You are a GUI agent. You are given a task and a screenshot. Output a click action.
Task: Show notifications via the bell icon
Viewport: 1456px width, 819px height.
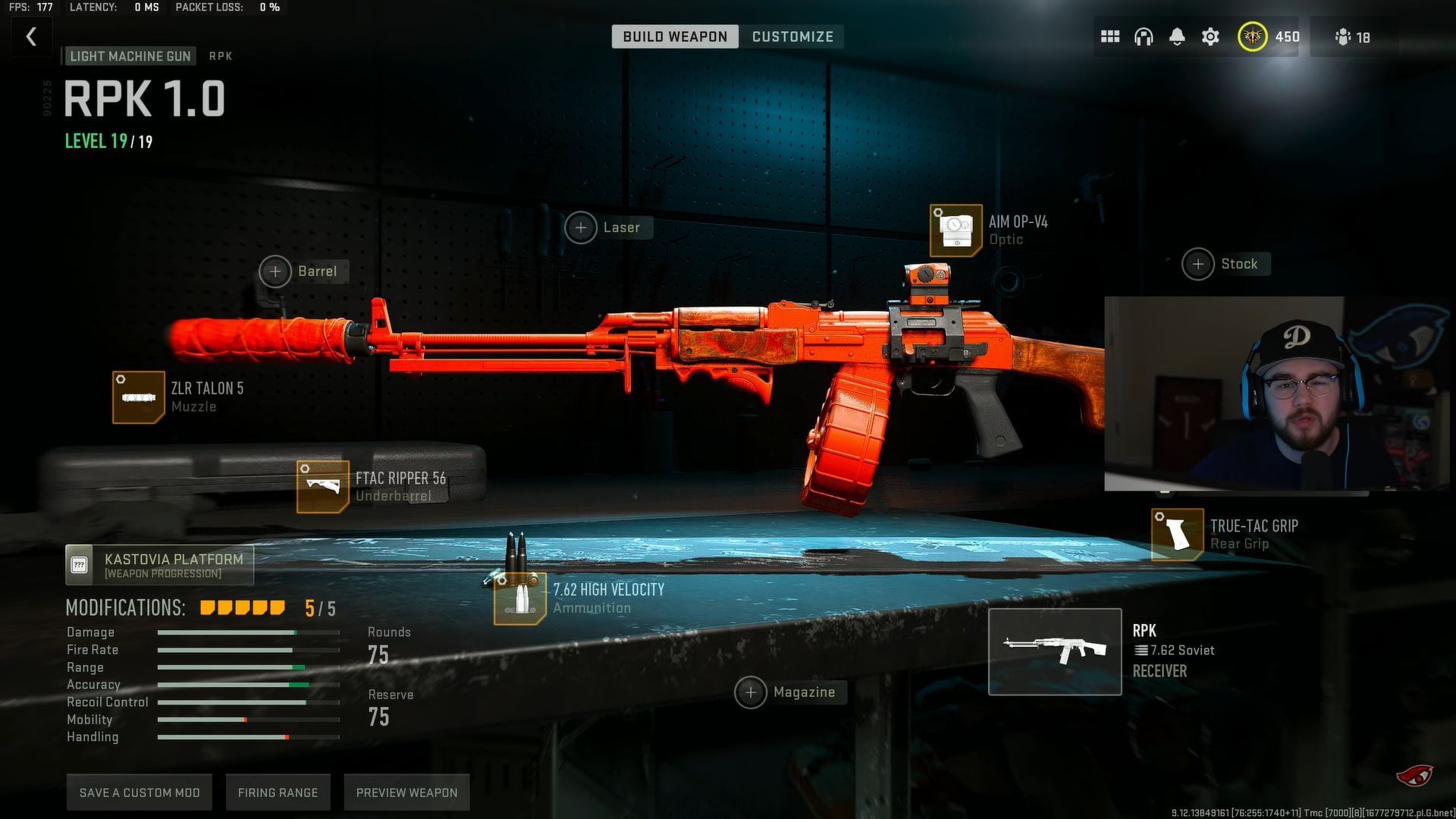1177,36
